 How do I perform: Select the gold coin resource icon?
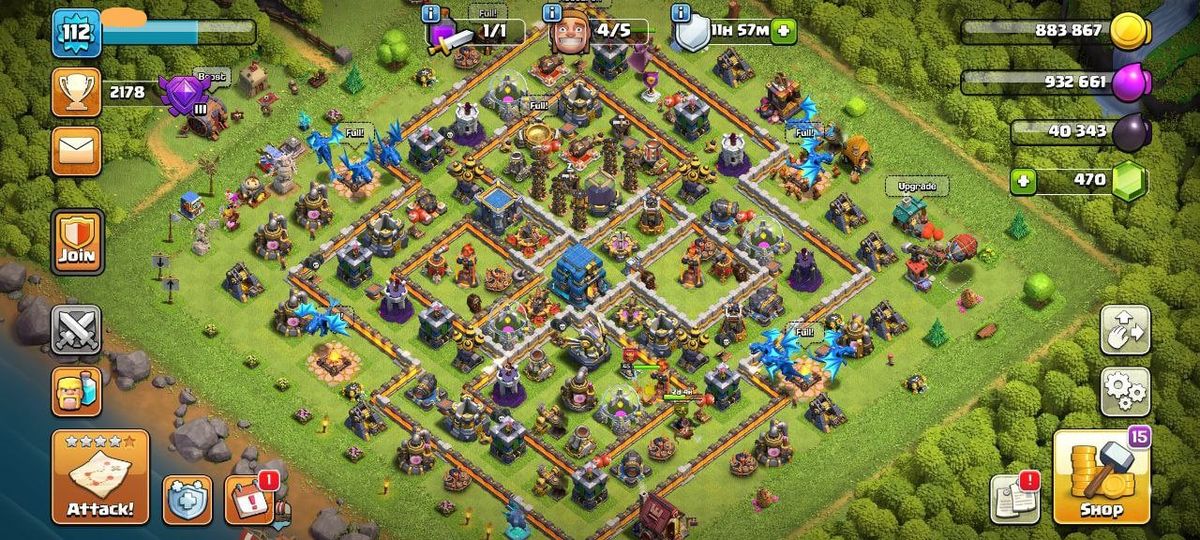1130,31
